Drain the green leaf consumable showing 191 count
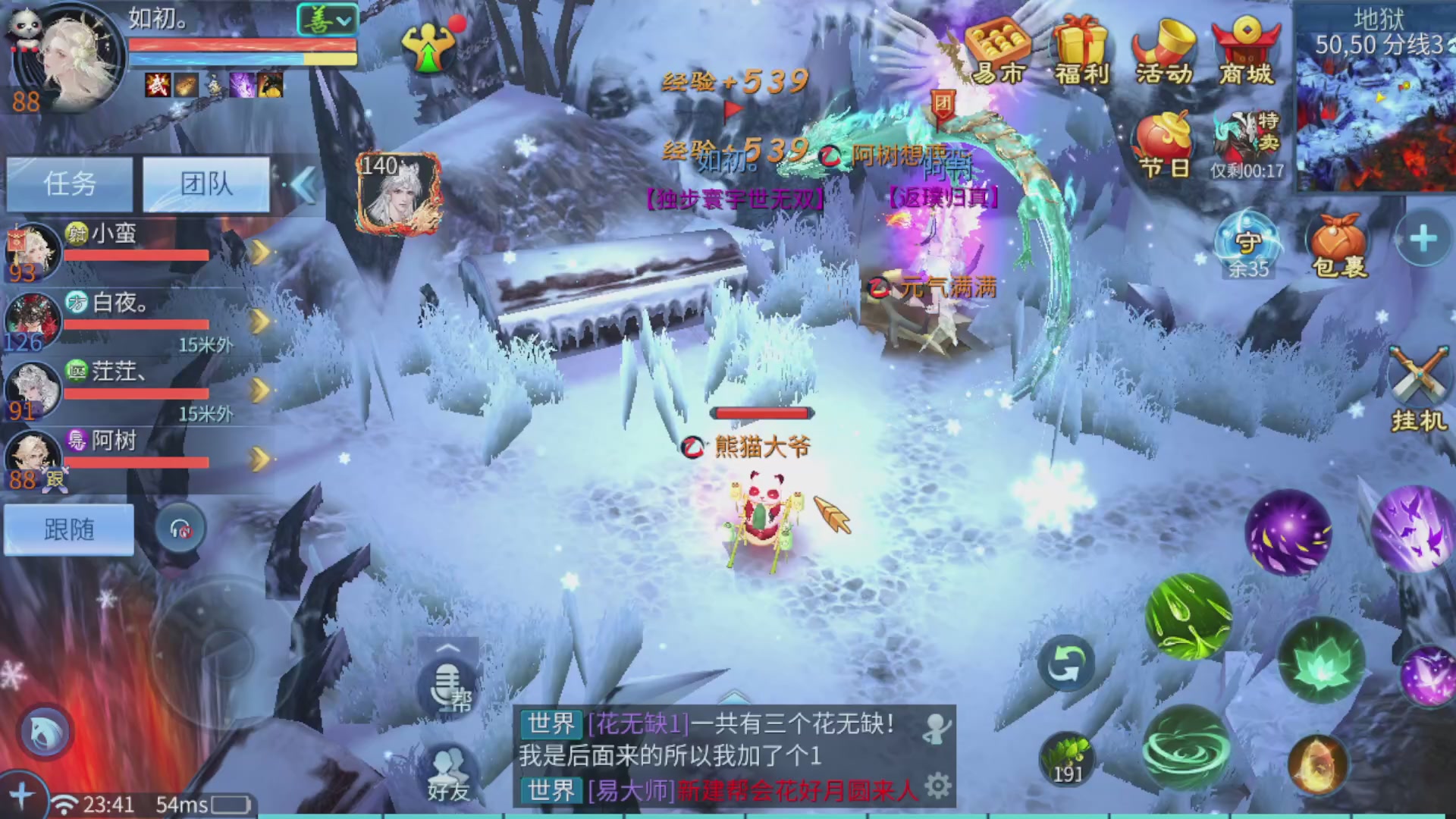Image resolution: width=1456 pixels, height=819 pixels. 1066,757
